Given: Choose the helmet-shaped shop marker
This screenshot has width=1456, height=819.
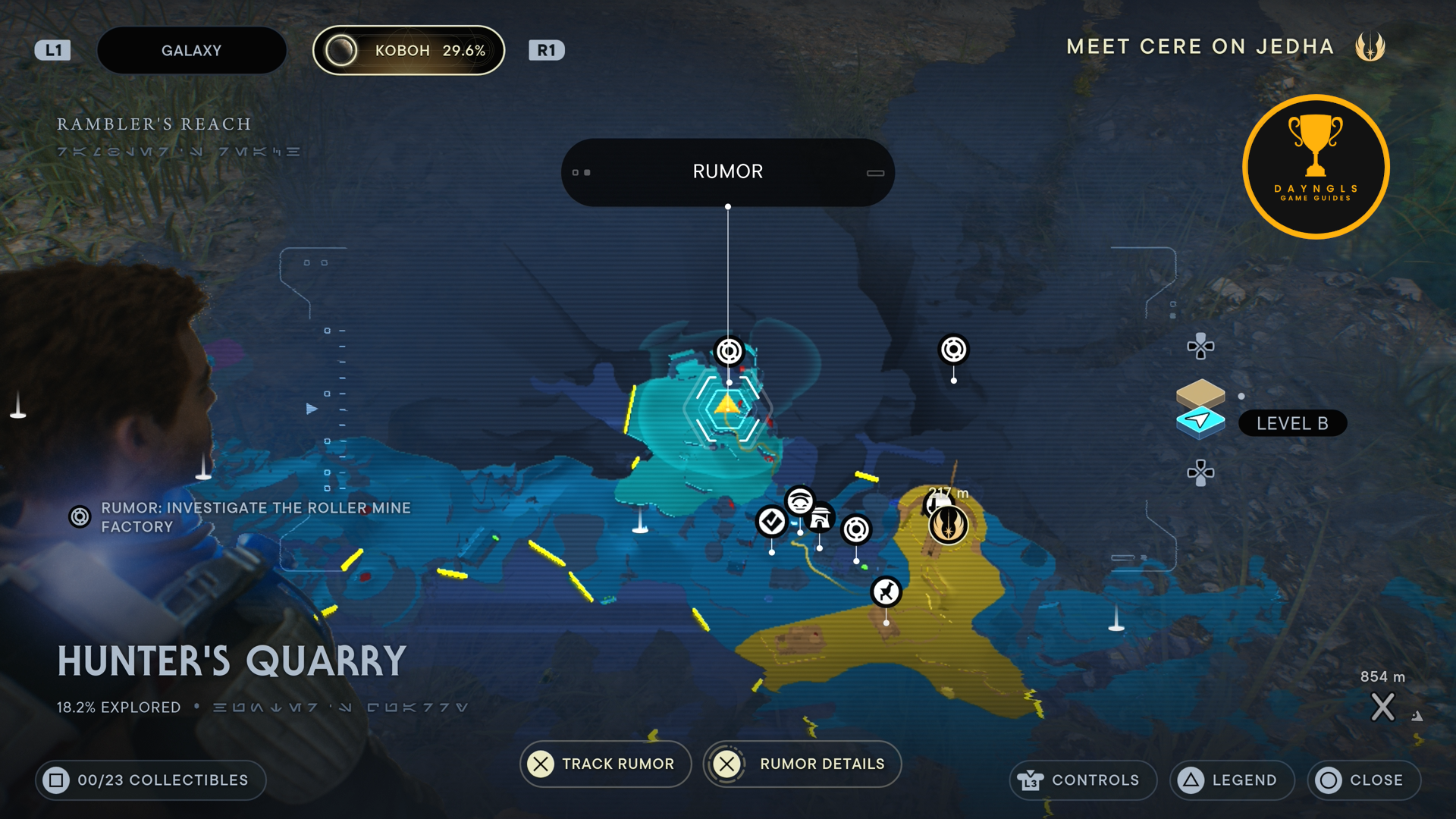Looking at the screenshot, I should [820, 519].
